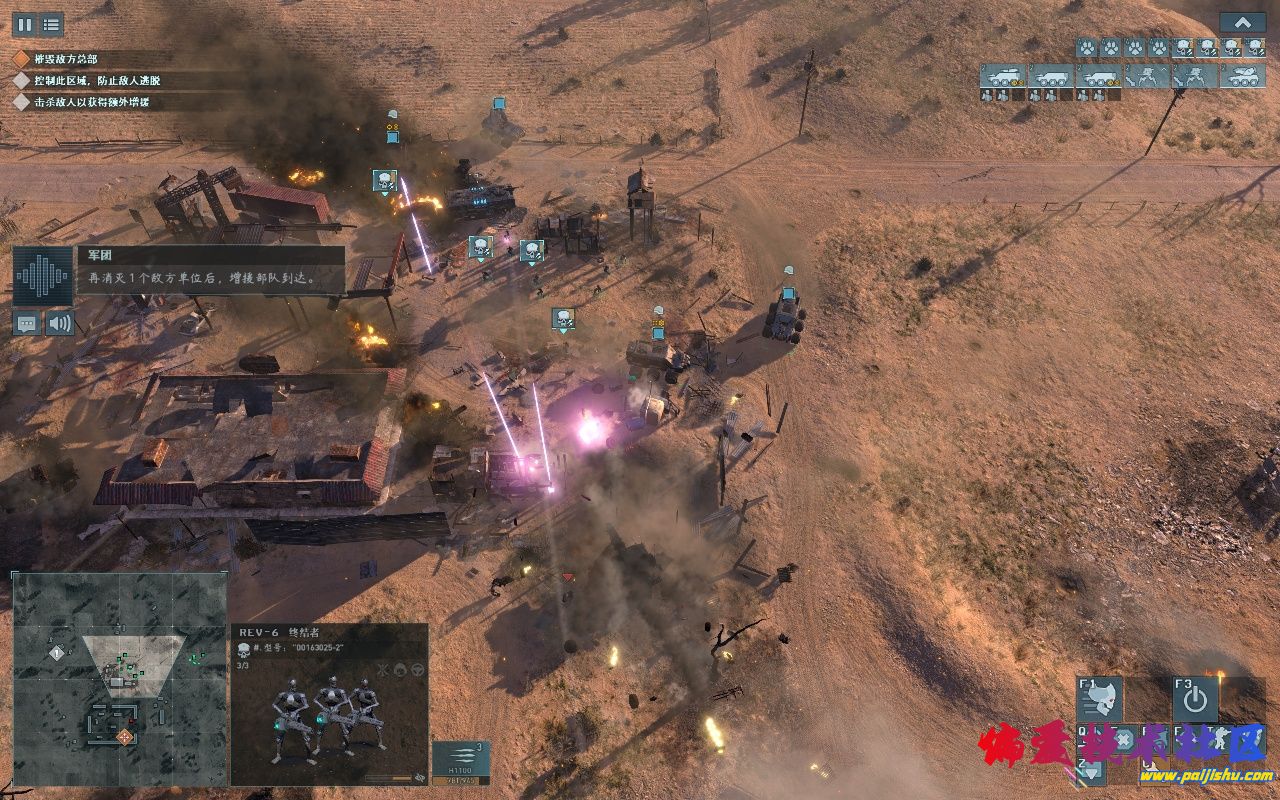Select the first walker mech unit card
The image size is (1280, 800).
click(x=1146, y=76)
